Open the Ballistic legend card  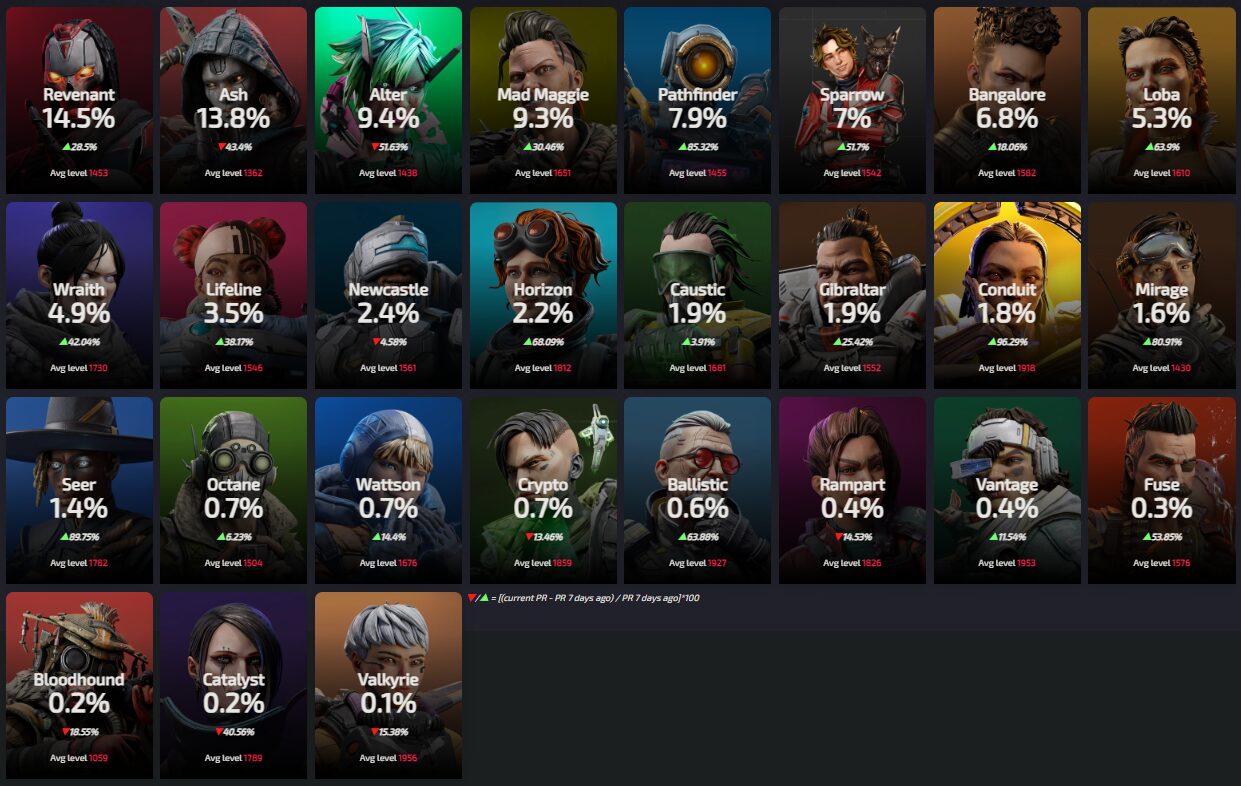click(x=697, y=490)
